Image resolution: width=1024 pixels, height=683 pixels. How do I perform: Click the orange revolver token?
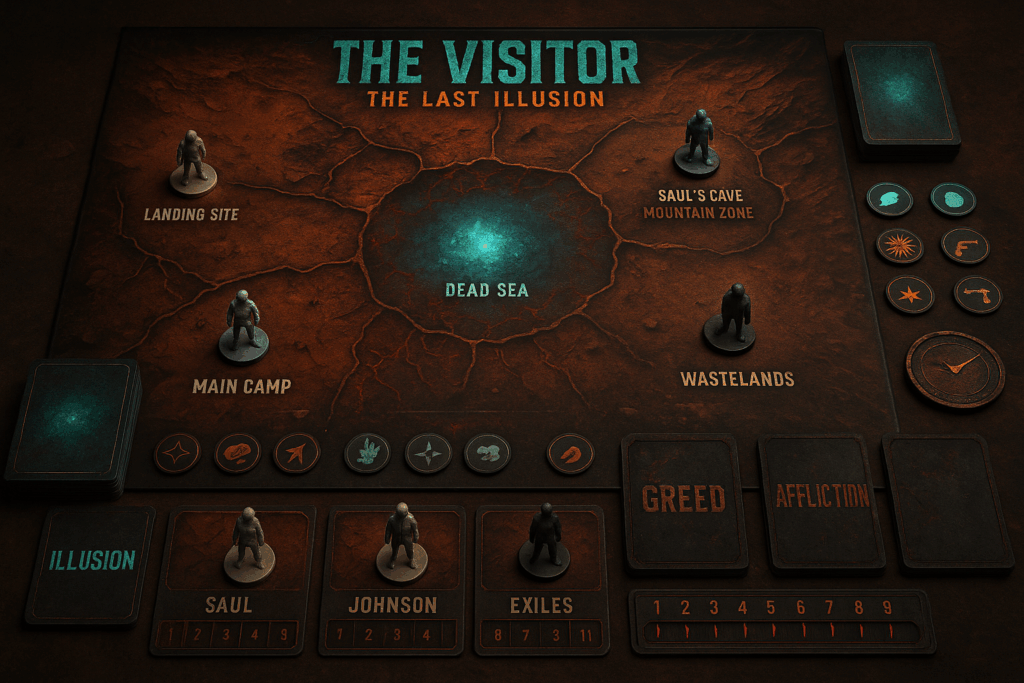point(965,246)
